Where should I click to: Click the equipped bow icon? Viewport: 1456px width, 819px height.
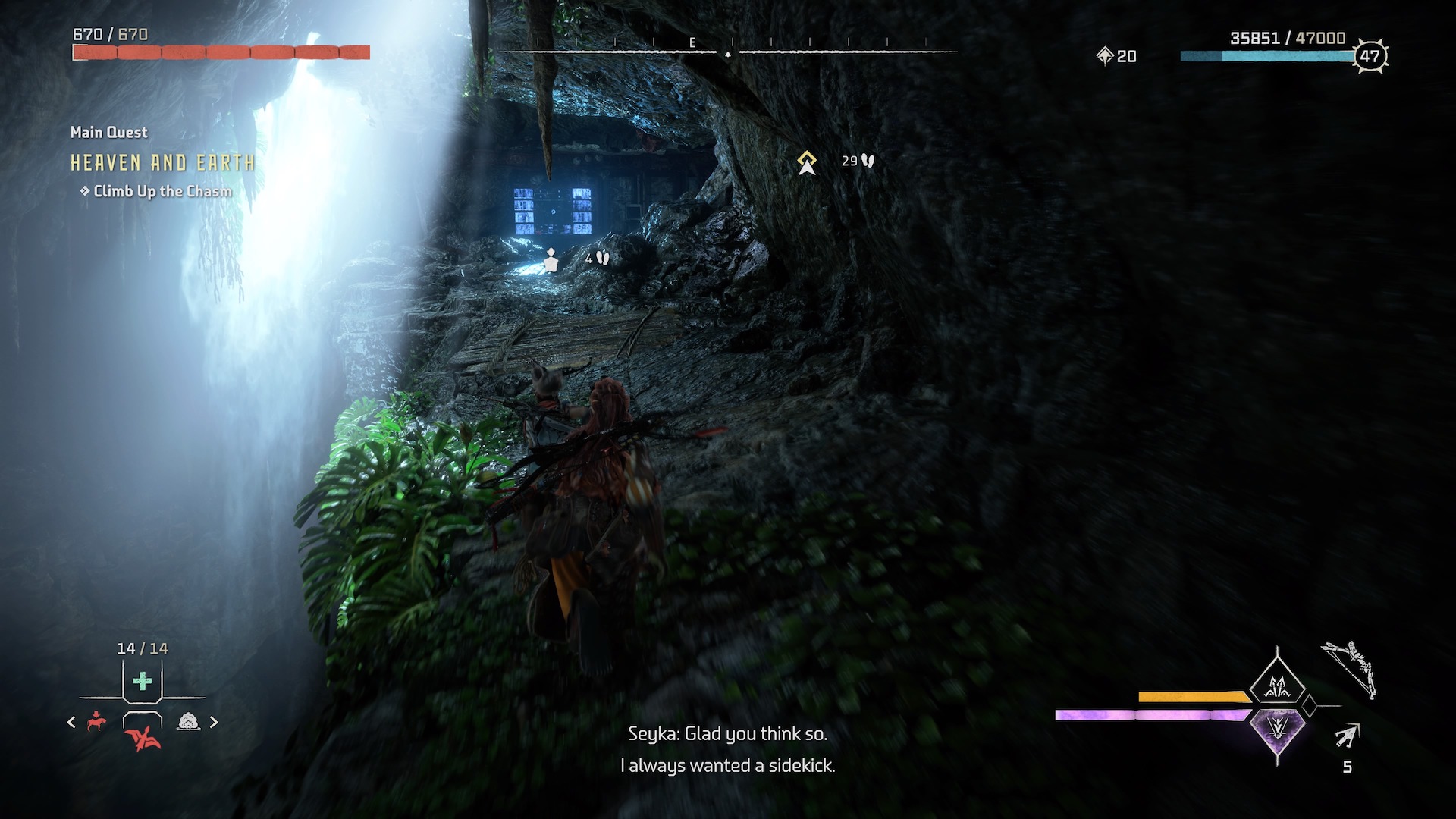click(x=1350, y=670)
